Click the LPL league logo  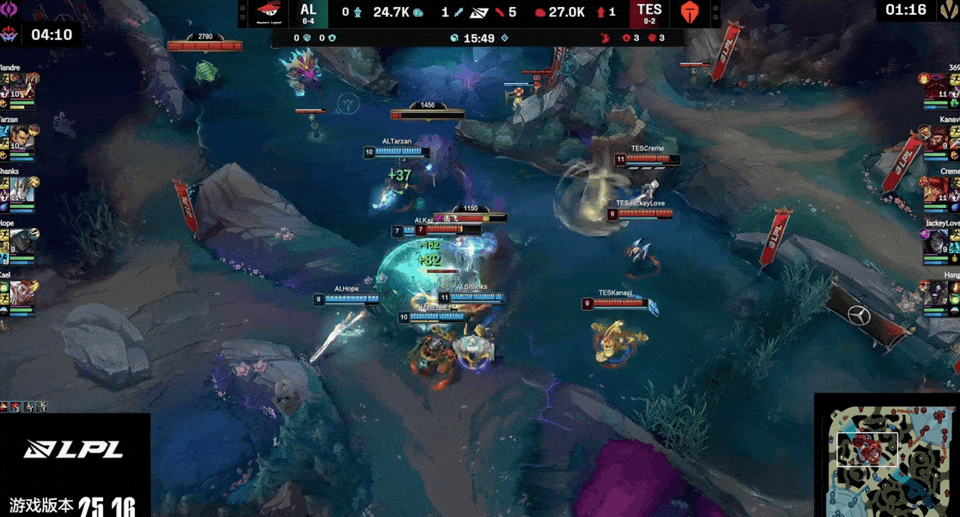pyautogui.click(x=74, y=449)
